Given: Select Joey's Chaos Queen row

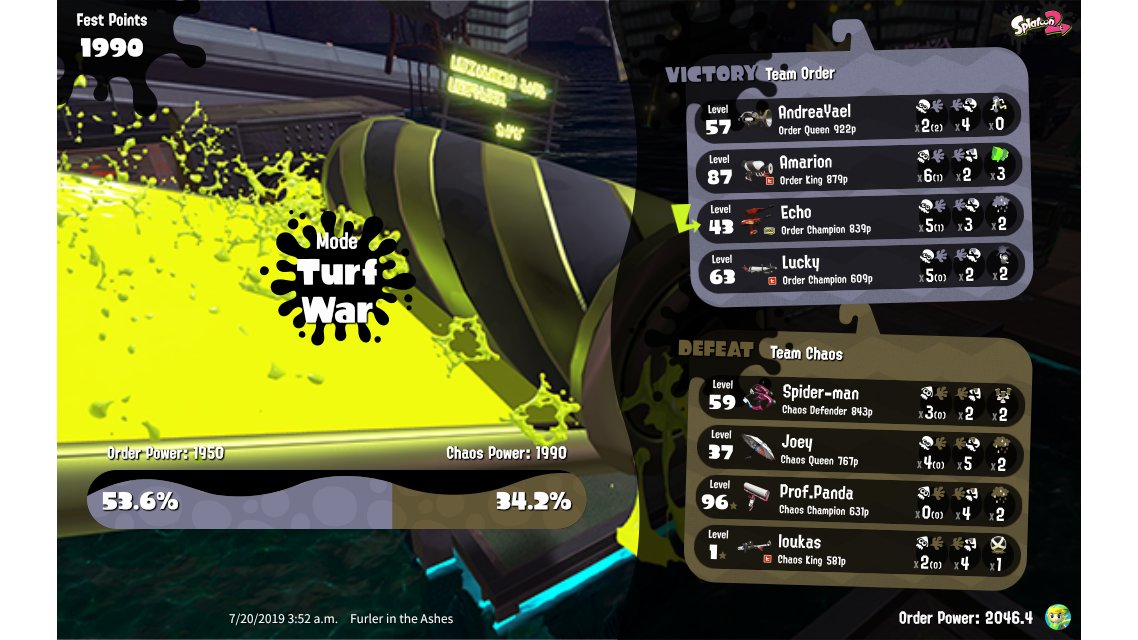Looking at the screenshot, I should 860,449.
